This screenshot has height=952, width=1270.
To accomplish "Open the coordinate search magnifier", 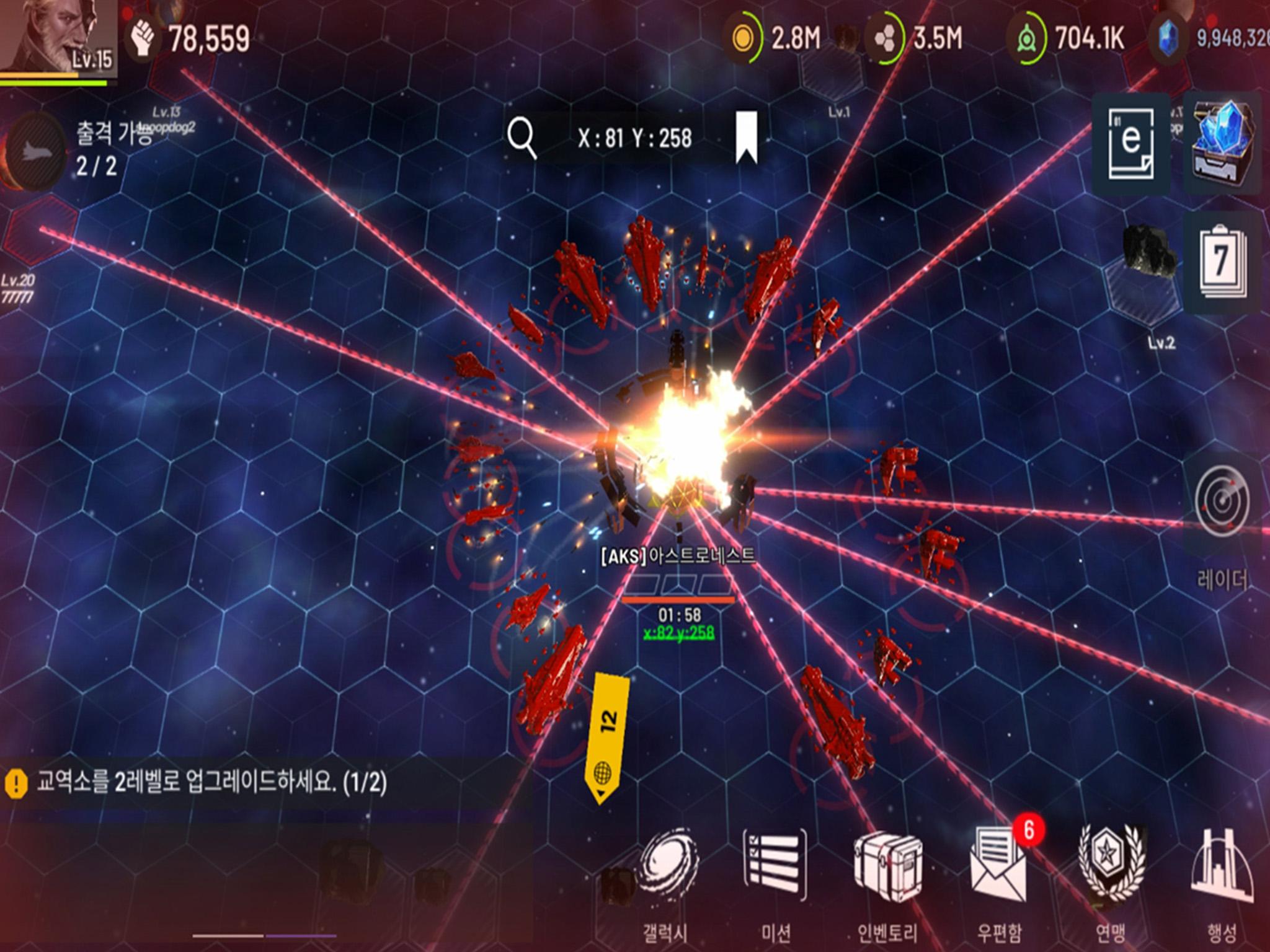I will 522,138.
